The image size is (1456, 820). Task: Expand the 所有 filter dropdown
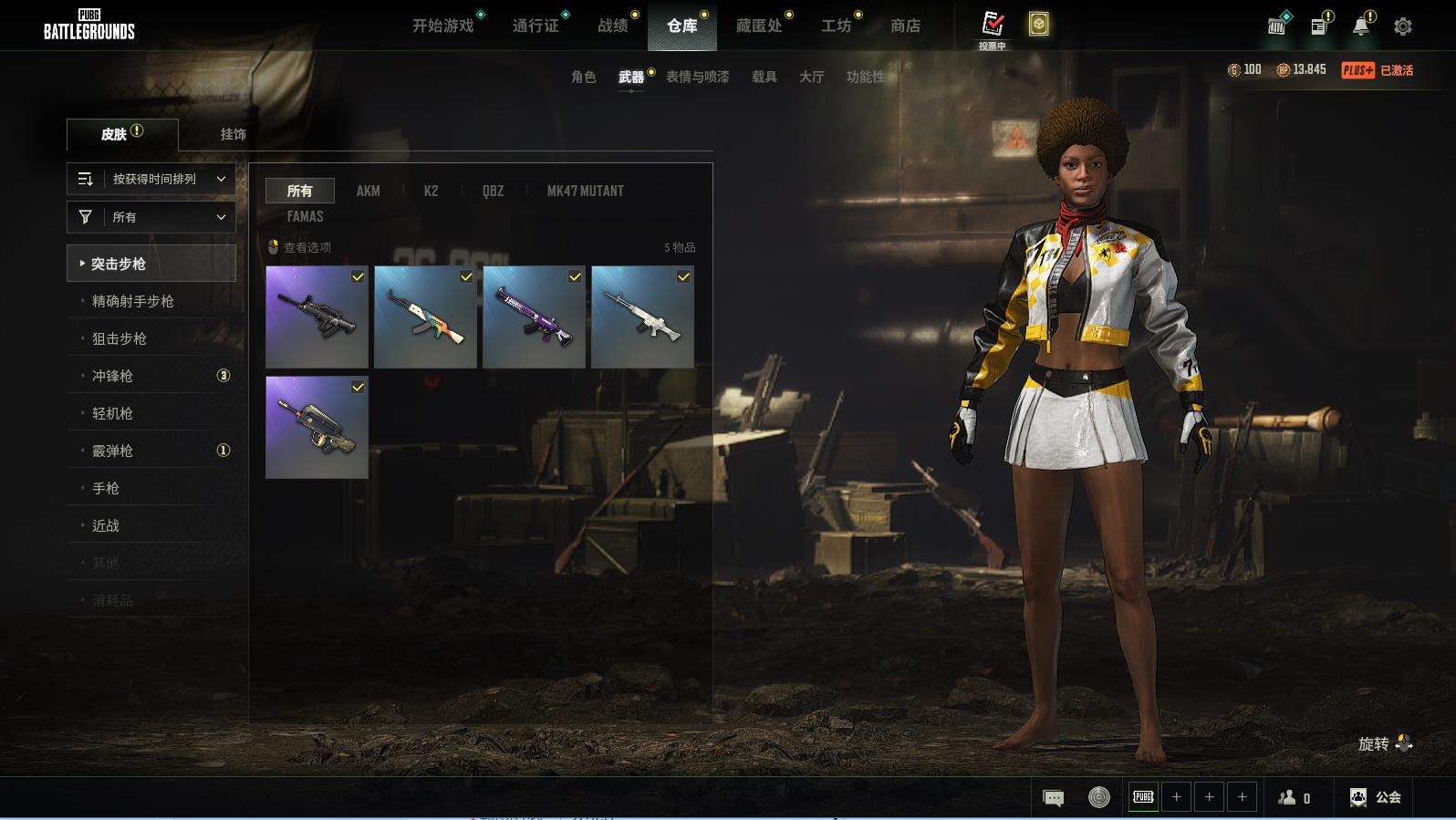coord(151,217)
